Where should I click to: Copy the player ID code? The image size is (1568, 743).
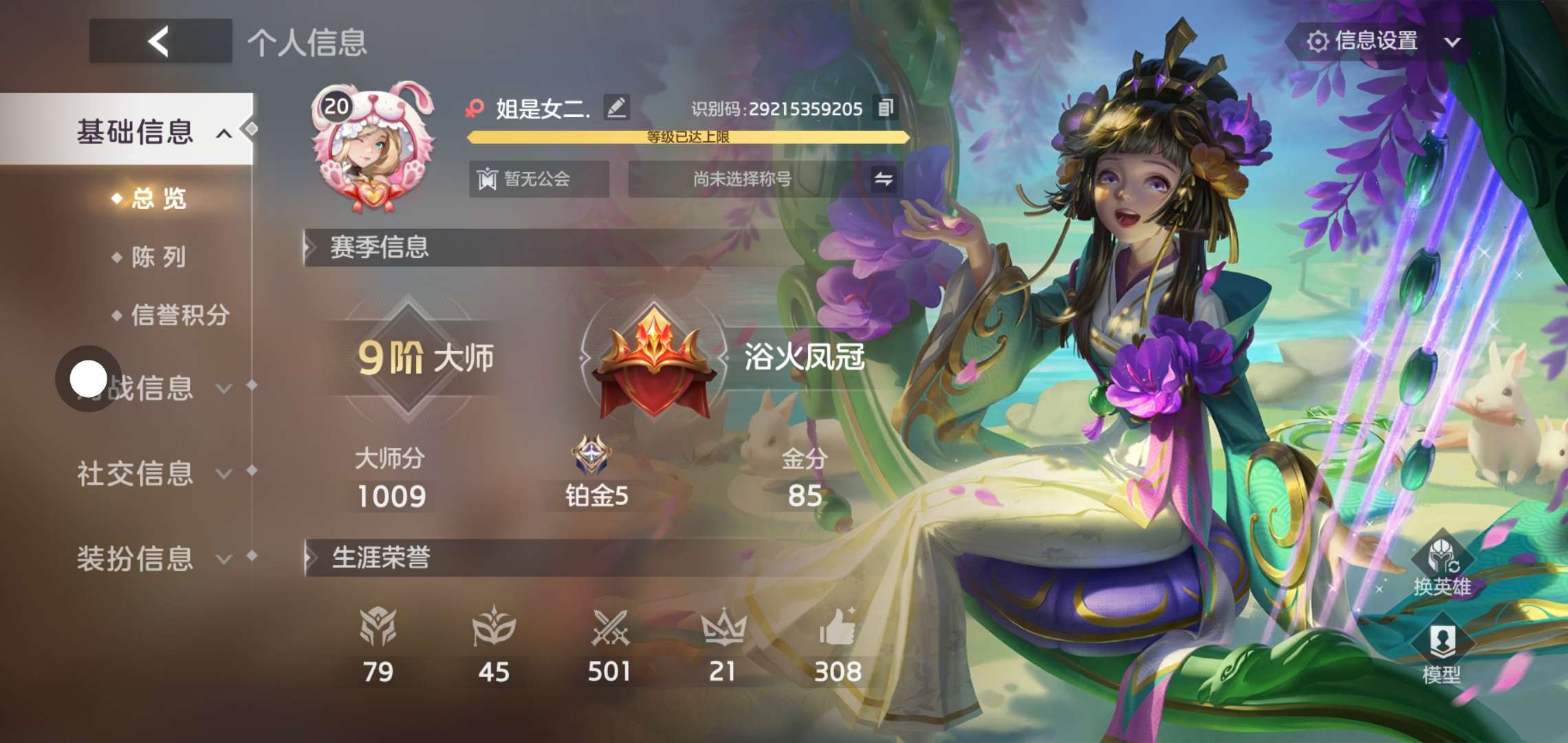[885, 108]
